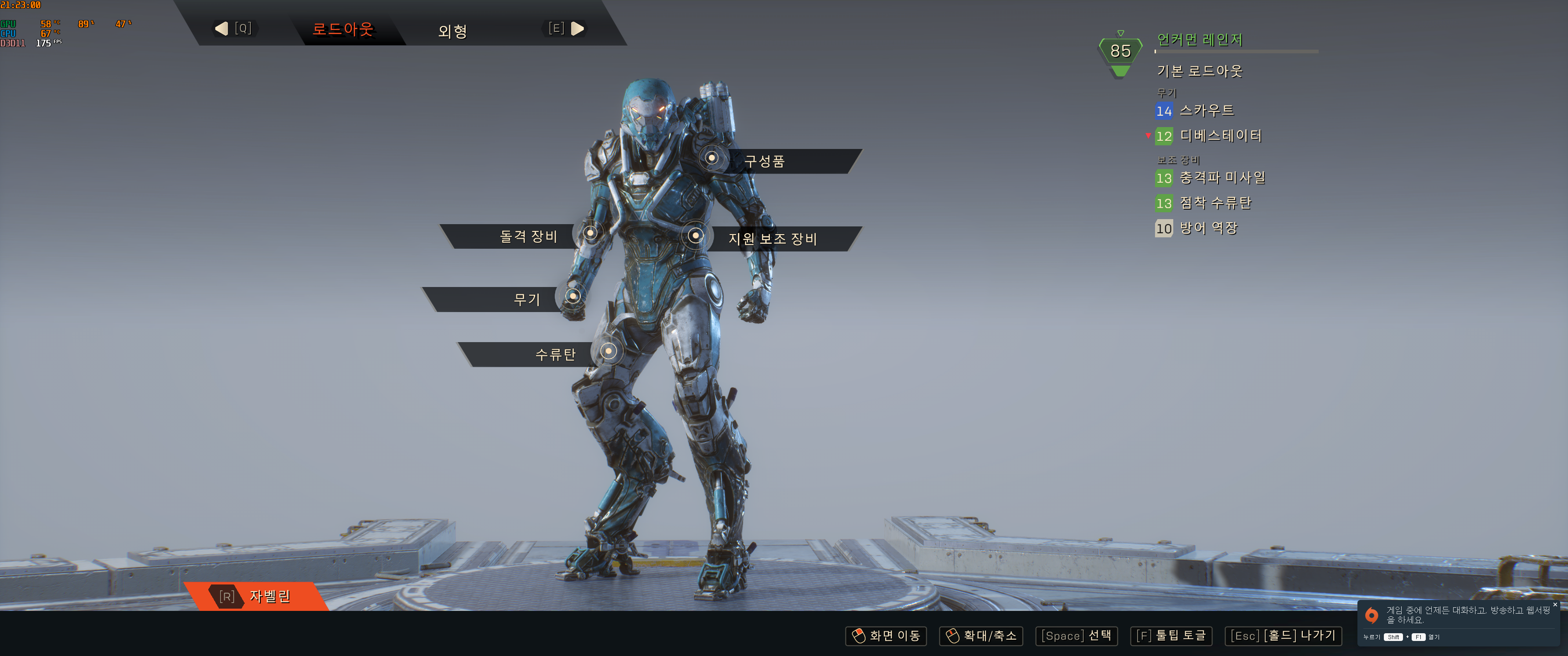
Task: Exit with the 나가기 button
Action: point(1283,636)
